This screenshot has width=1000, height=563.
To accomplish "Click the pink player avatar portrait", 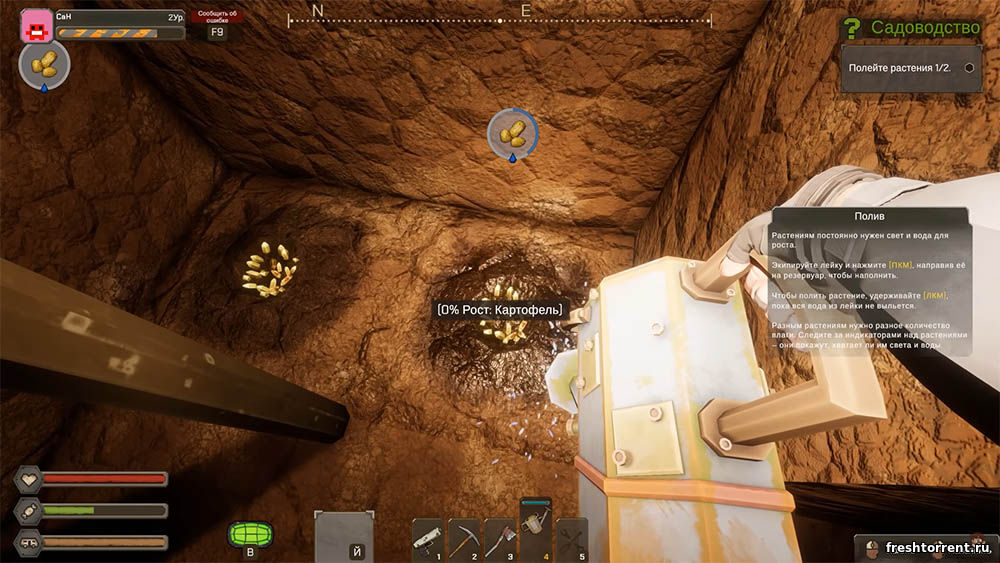I will coord(36,24).
